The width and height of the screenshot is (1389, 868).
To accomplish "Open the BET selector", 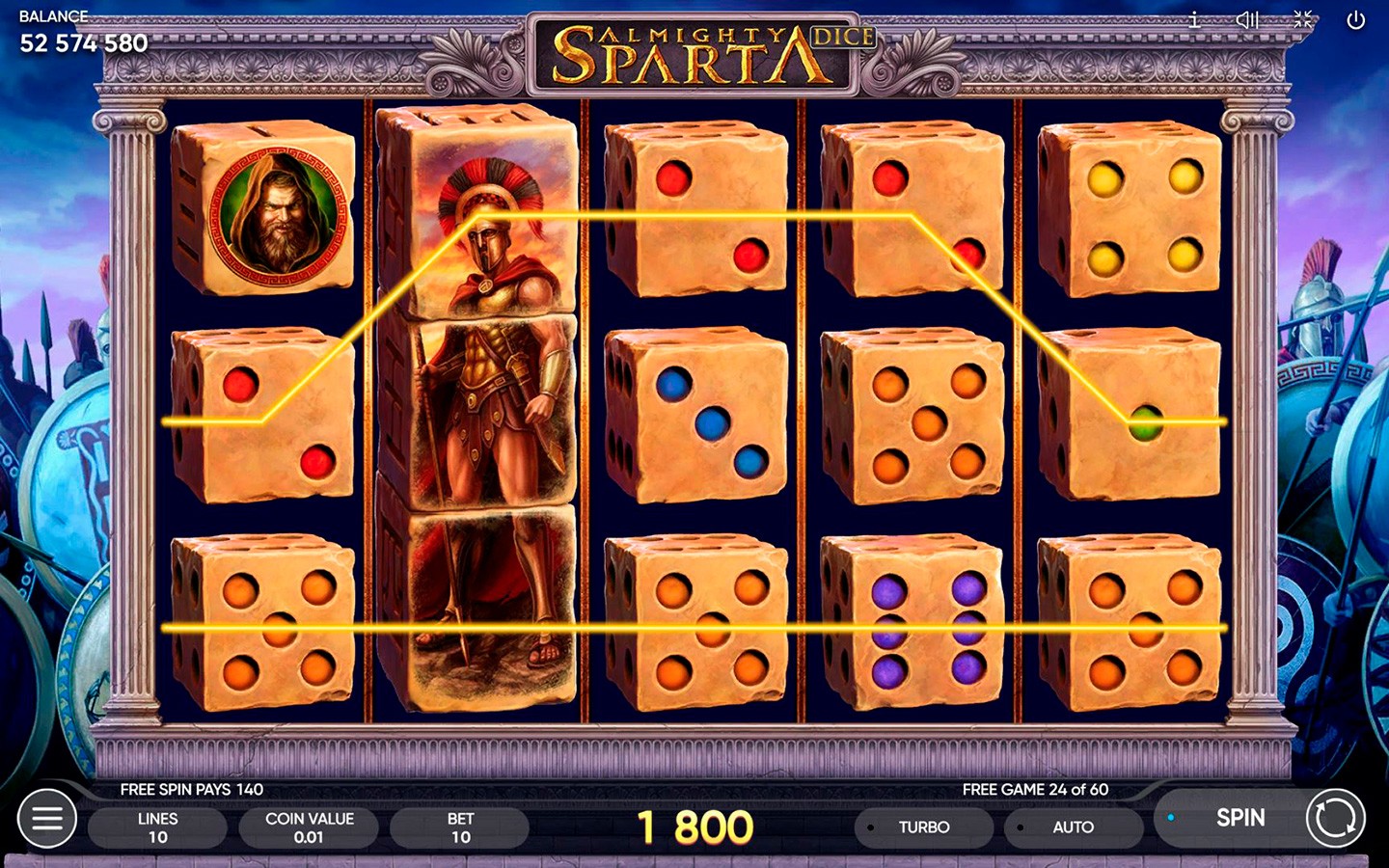I will 460,827.
